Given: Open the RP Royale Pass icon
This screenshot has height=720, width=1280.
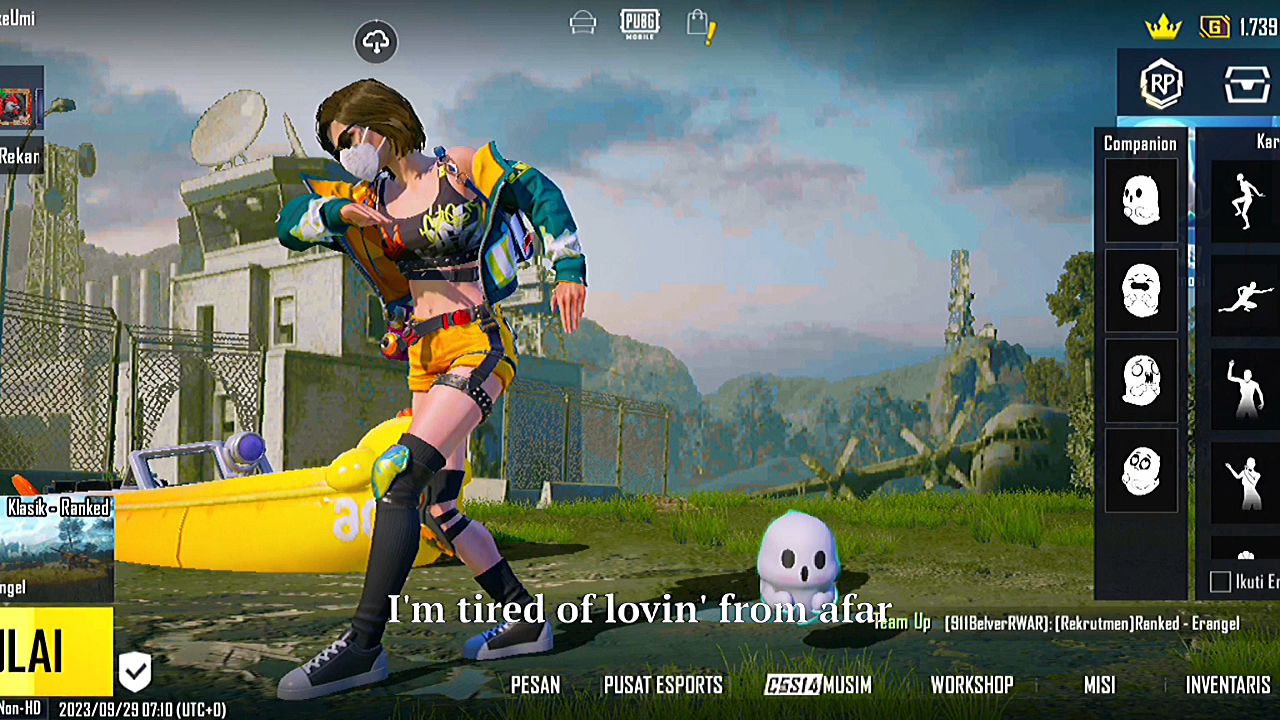Looking at the screenshot, I should [x=1161, y=84].
